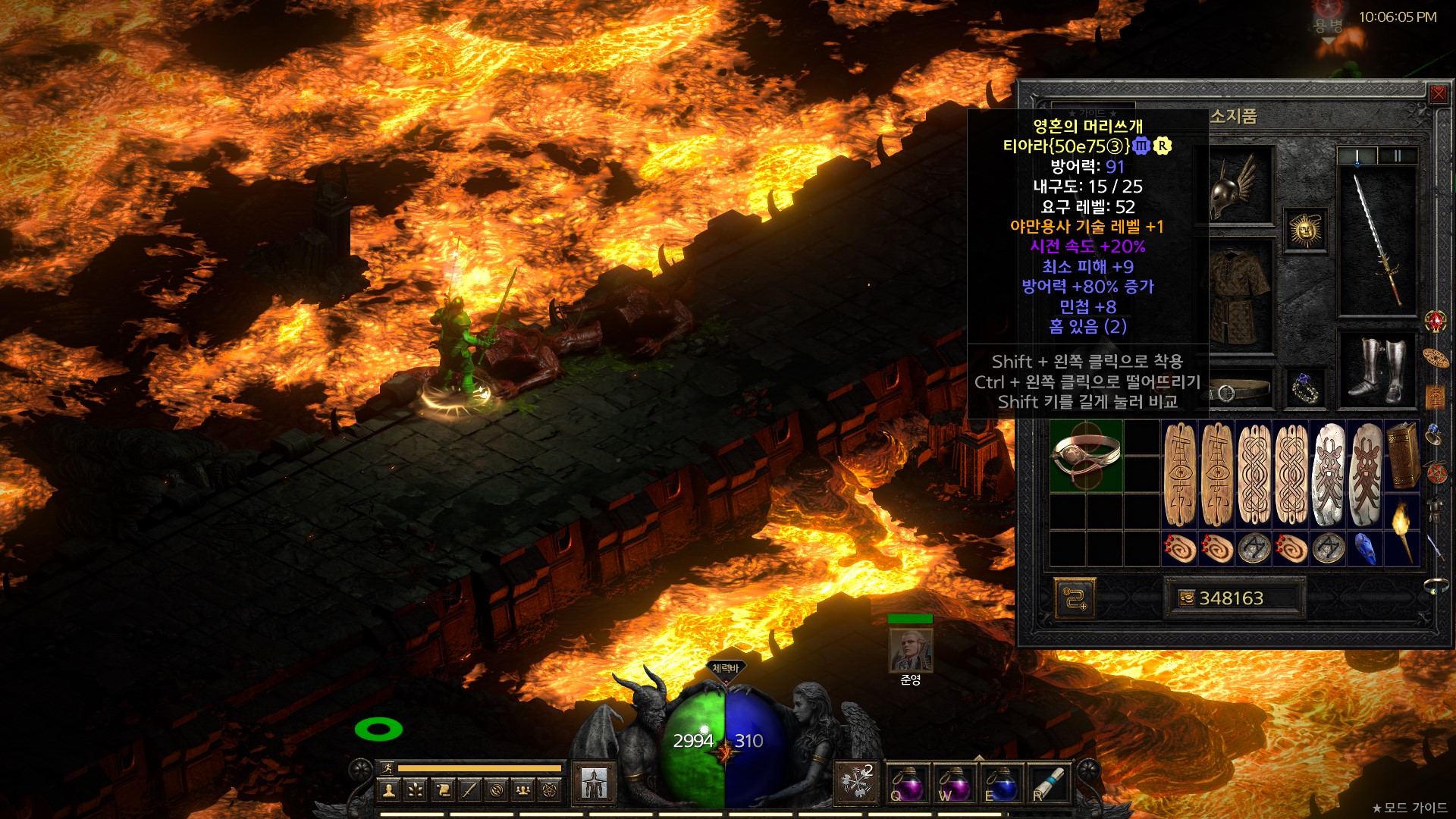Click the button left of the gold display

click(x=1074, y=598)
